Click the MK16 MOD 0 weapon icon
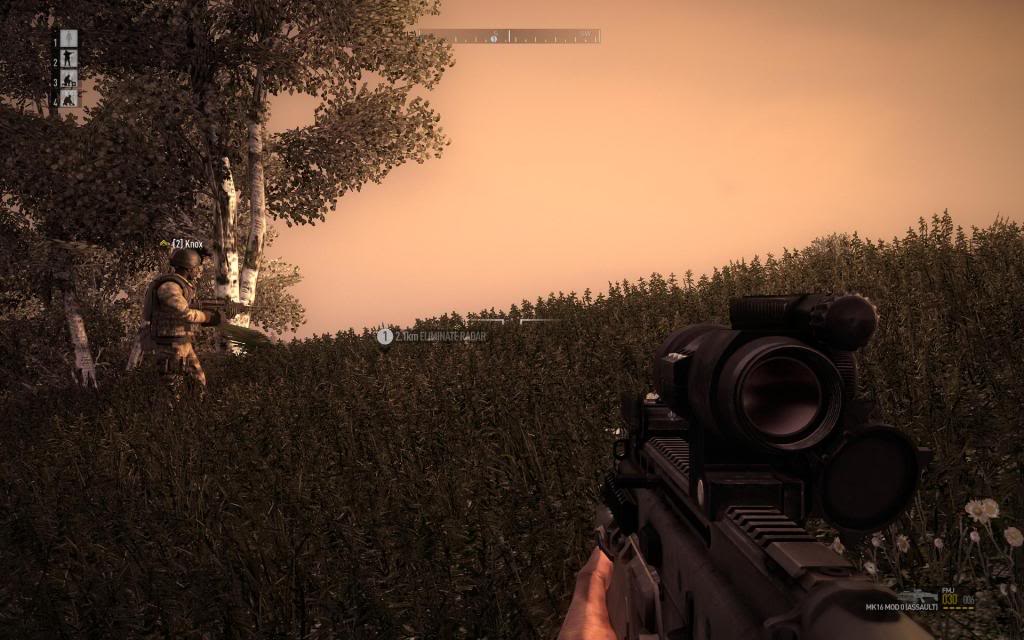 click(x=916, y=596)
